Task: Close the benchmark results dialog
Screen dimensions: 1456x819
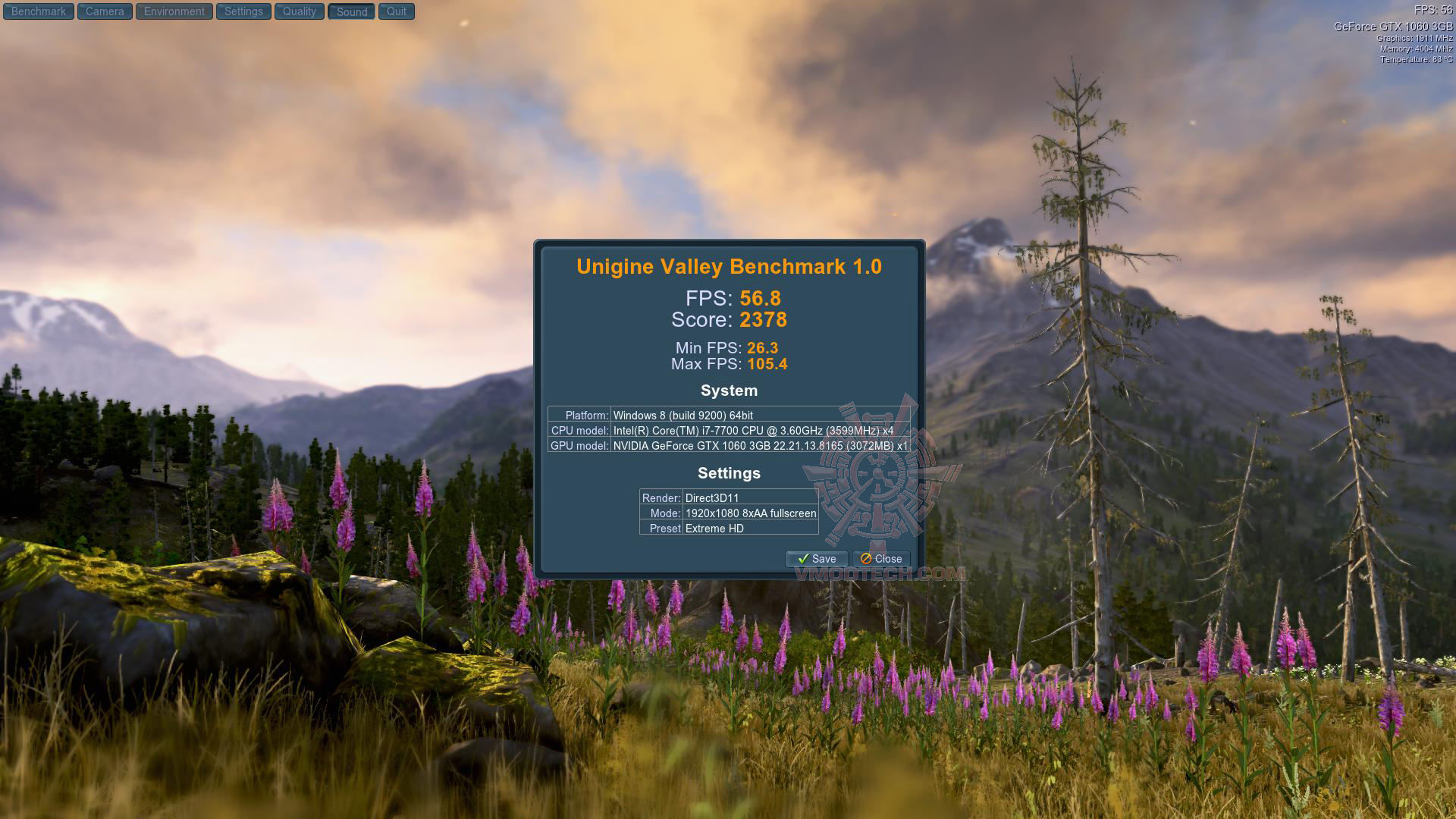Action: (881, 559)
